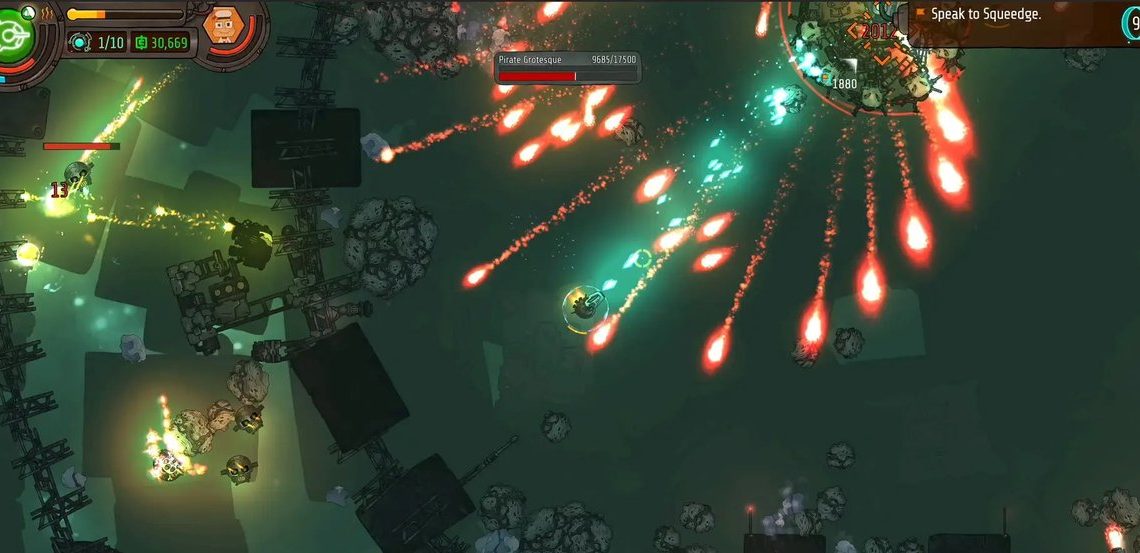Click the teal level badge beside the objective
Viewport: 1140px width, 553px height.
click(x=1130, y=24)
